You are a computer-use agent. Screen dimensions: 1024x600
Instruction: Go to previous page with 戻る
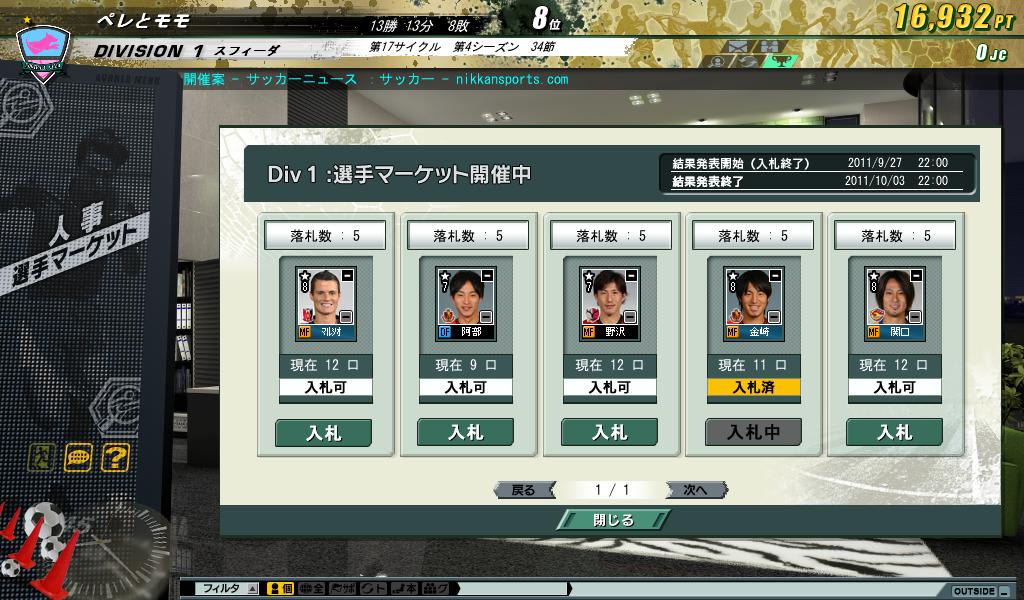coord(523,490)
